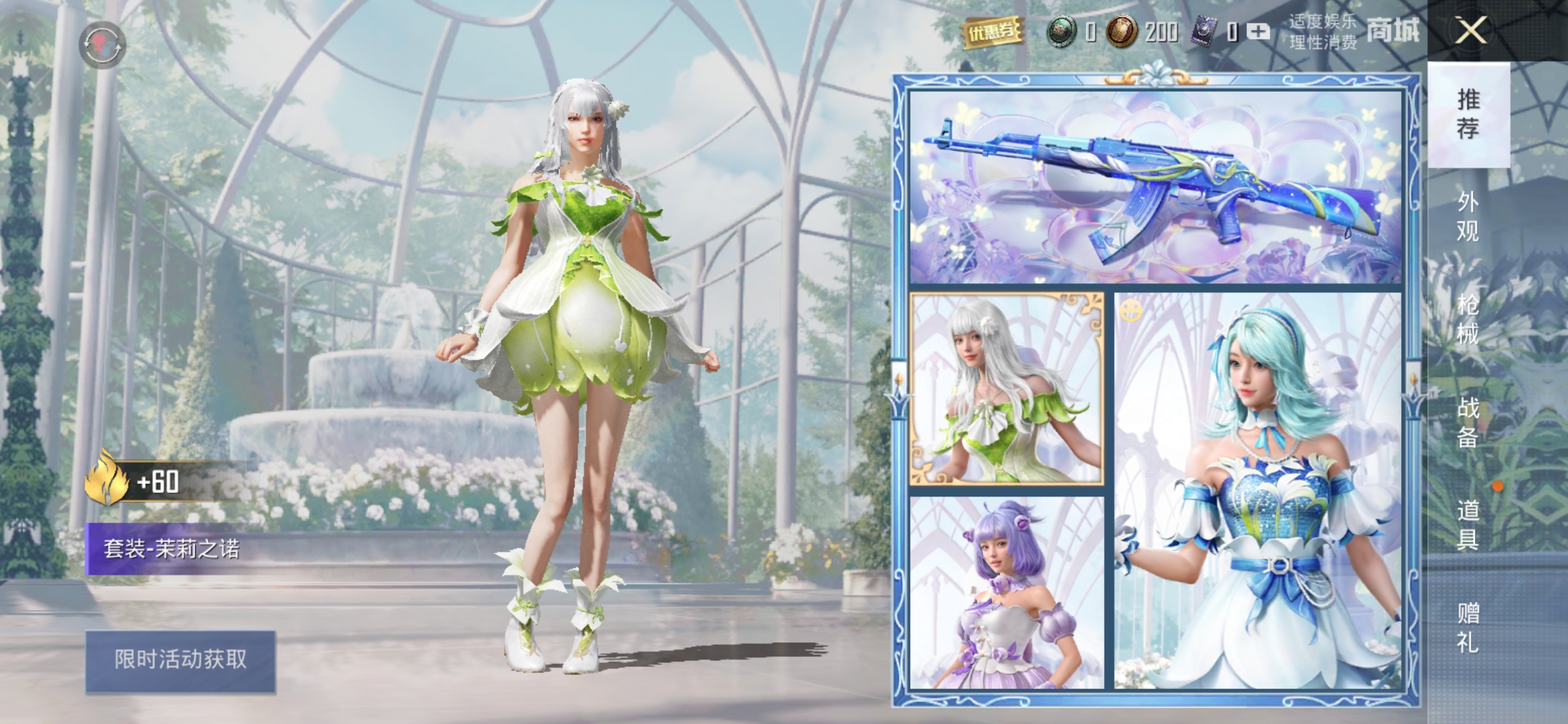Open the 优惠券 coupon ticket
The height and width of the screenshot is (724, 1568).
click(992, 31)
